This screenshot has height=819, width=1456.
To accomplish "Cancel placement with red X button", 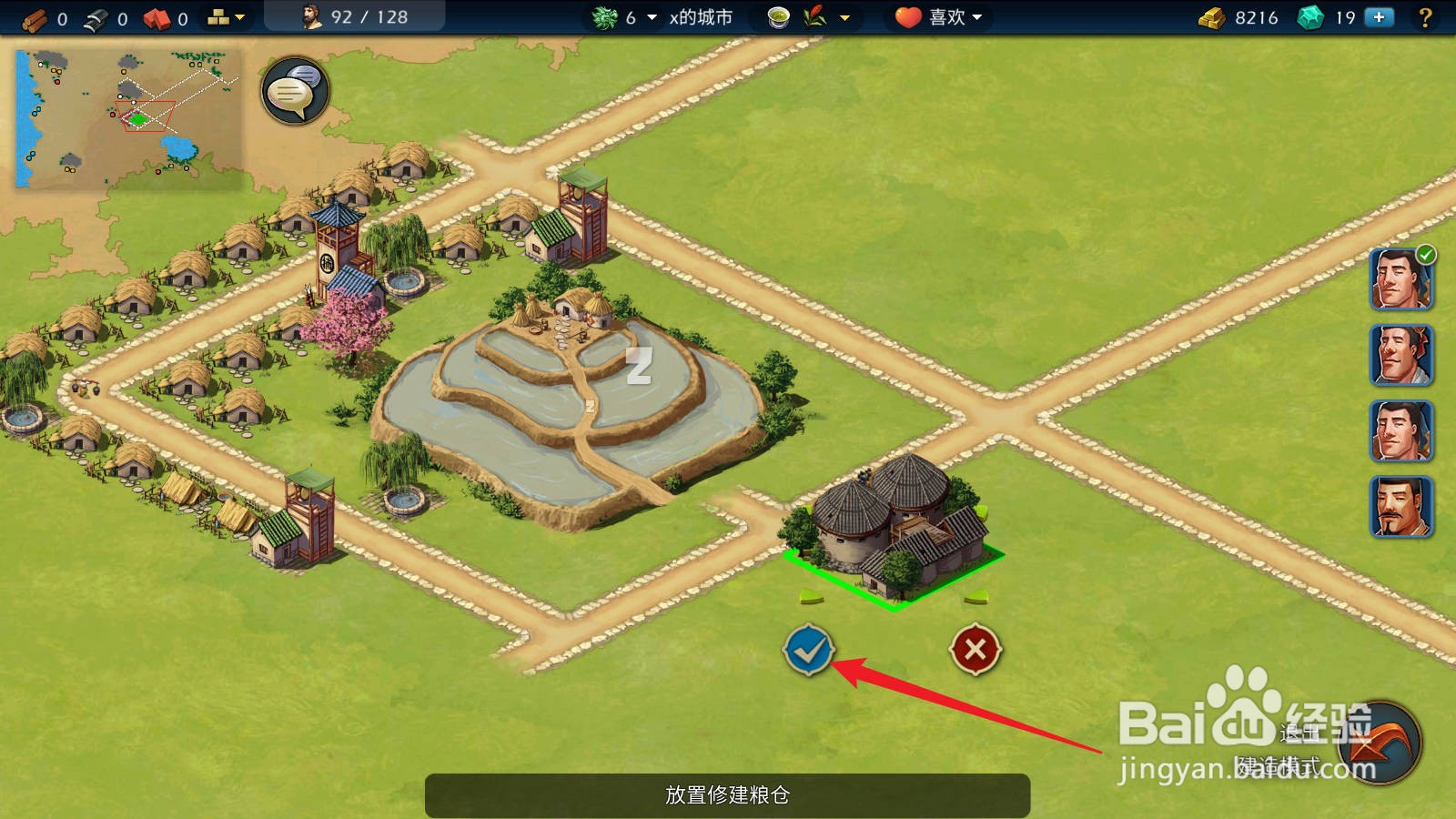I will coord(975,650).
